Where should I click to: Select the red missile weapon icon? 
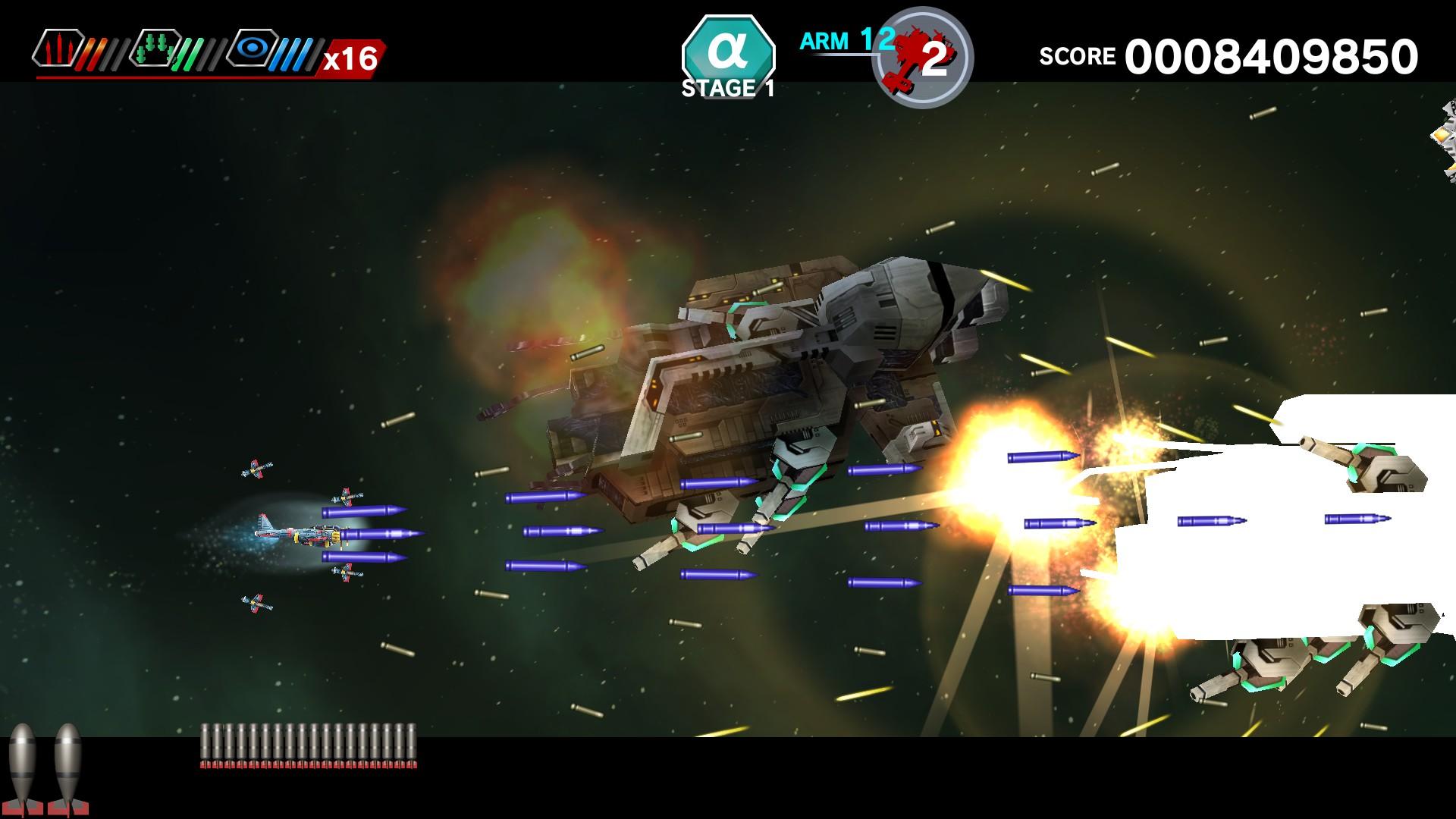pos(57,49)
